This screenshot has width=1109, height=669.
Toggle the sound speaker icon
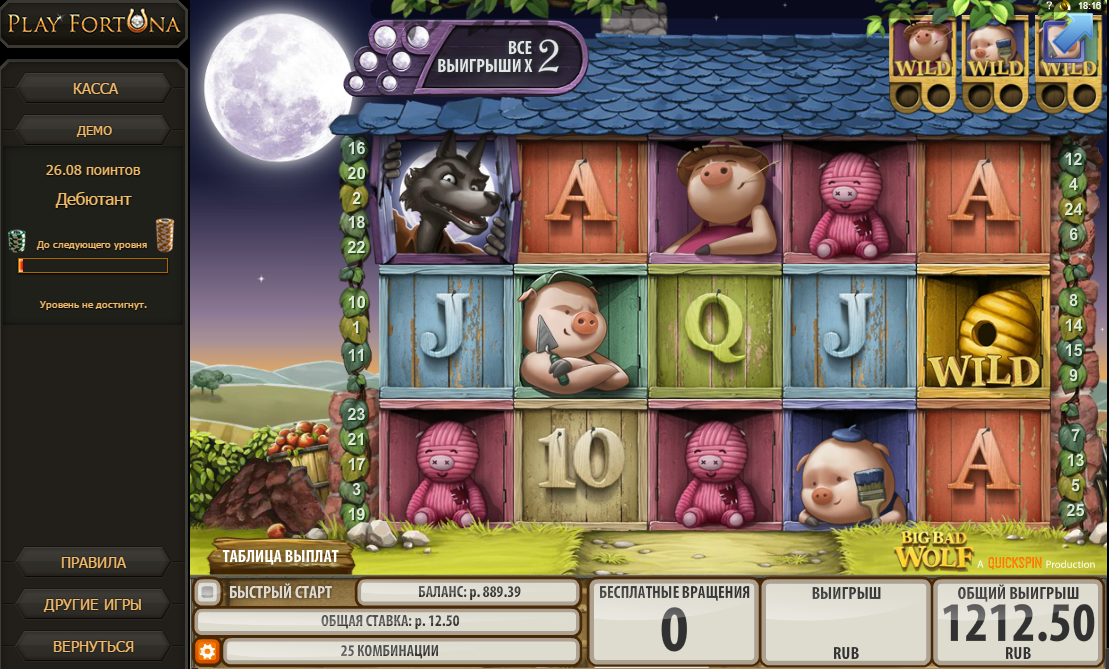[x=1064, y=6]
